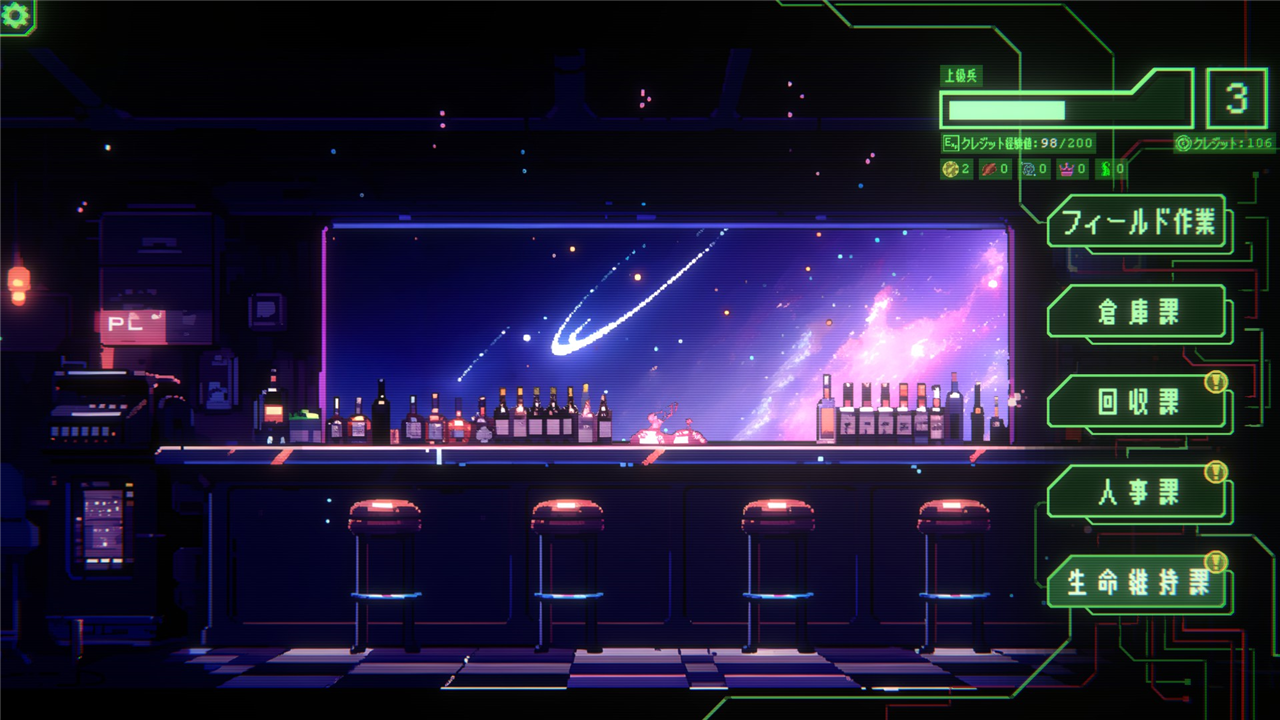This screenshot has height=720, width=1280.
Task: Open the 倉庫課 department
Action: pos(1137,312)
